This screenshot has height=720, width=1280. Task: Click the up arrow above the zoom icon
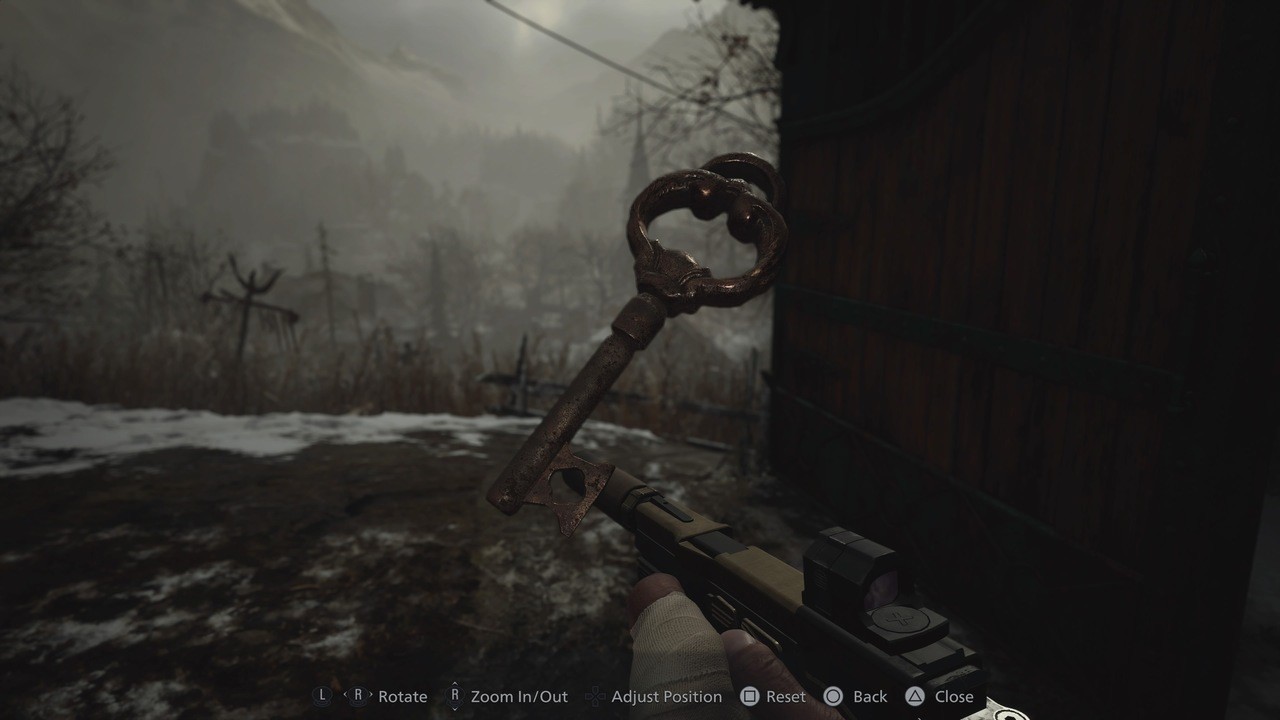pyautogui.click(x=455, y=683)
